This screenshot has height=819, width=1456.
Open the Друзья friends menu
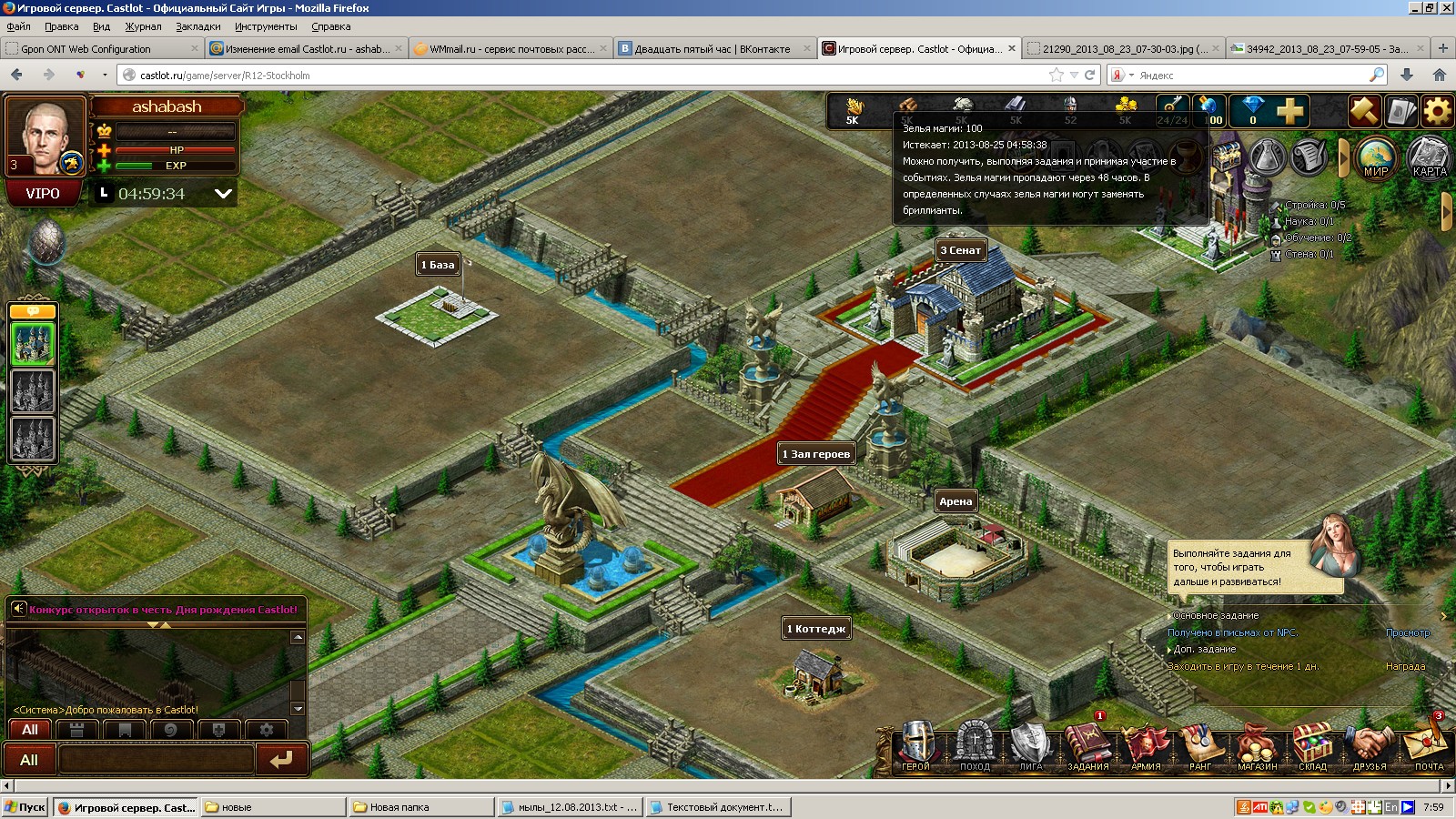[x=1370, y=746]
